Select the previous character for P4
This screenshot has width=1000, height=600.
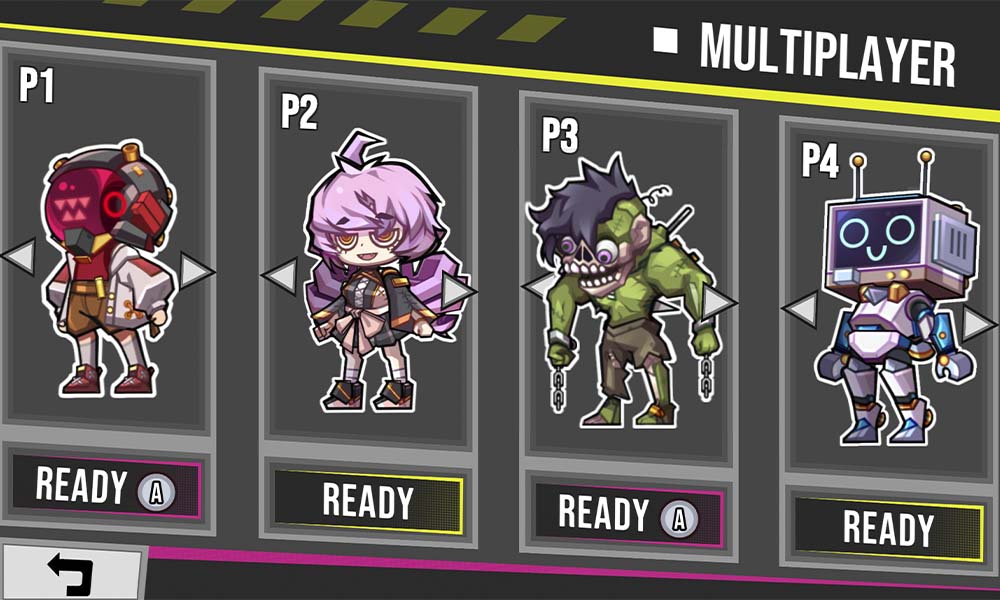(x=799, y=309)
